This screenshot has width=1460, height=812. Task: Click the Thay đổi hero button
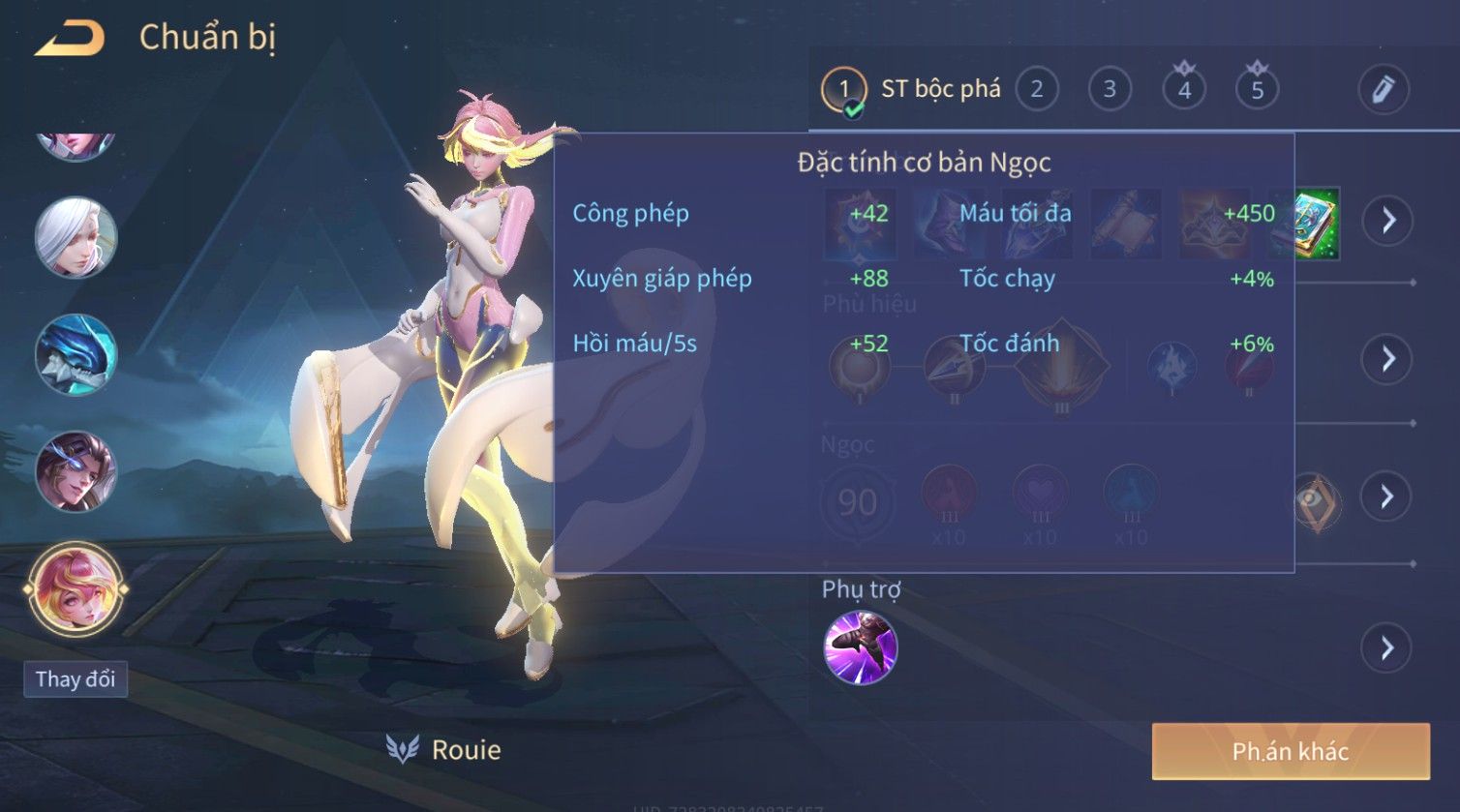coord(76,678)
